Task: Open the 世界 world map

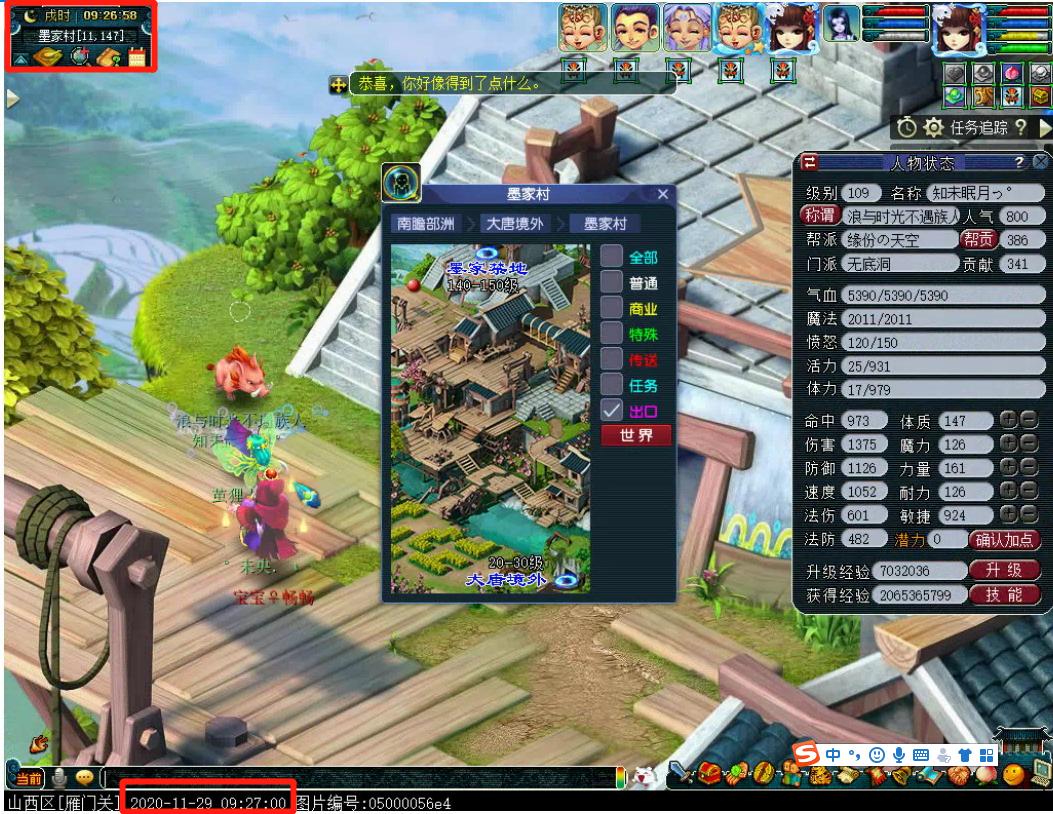Action: [x=636, y=435]
